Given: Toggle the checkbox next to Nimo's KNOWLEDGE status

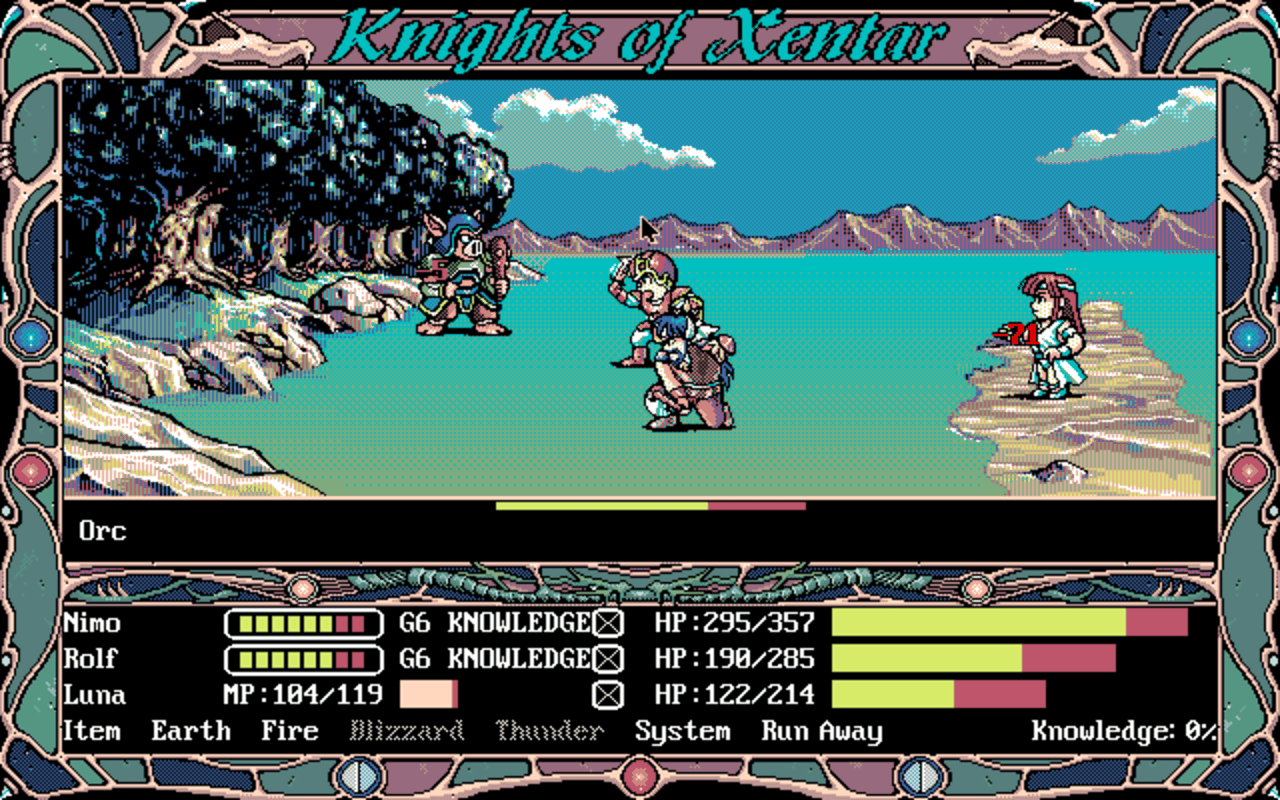Looking at the screenshot, I should click(606, 623).
